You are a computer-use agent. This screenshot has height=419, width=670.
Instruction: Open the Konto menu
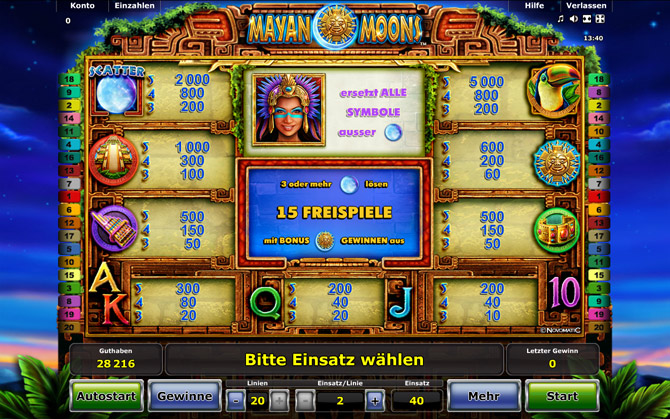pyautogui.click(x=82, y=6)
